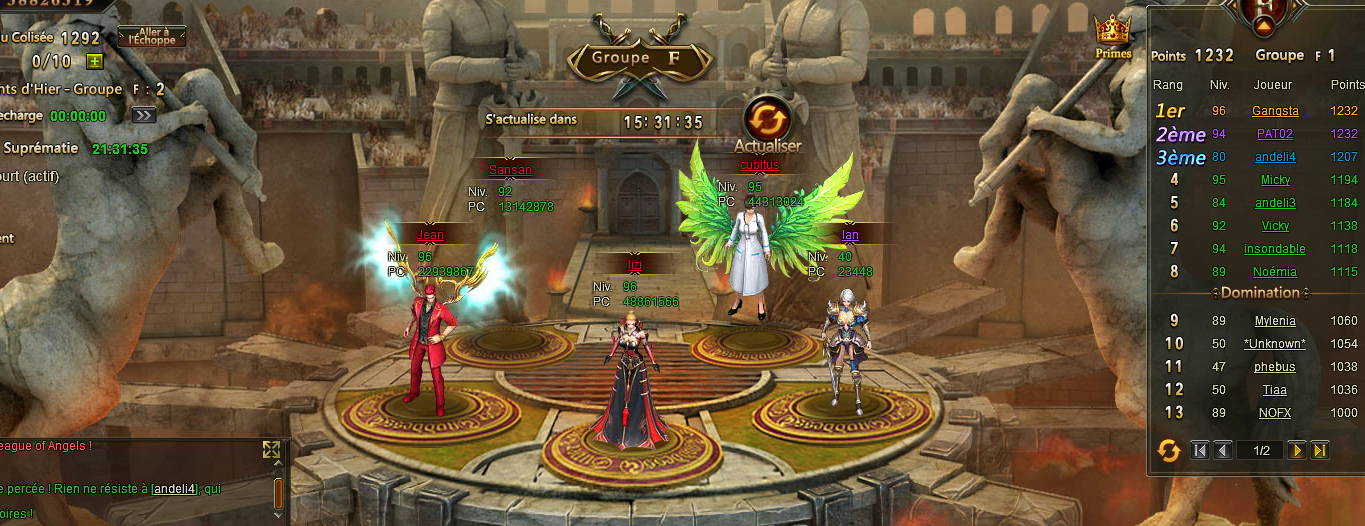Show player NOFX ranking entry
Viewport: 1365px width, 526px height.
coord(1275,413)
